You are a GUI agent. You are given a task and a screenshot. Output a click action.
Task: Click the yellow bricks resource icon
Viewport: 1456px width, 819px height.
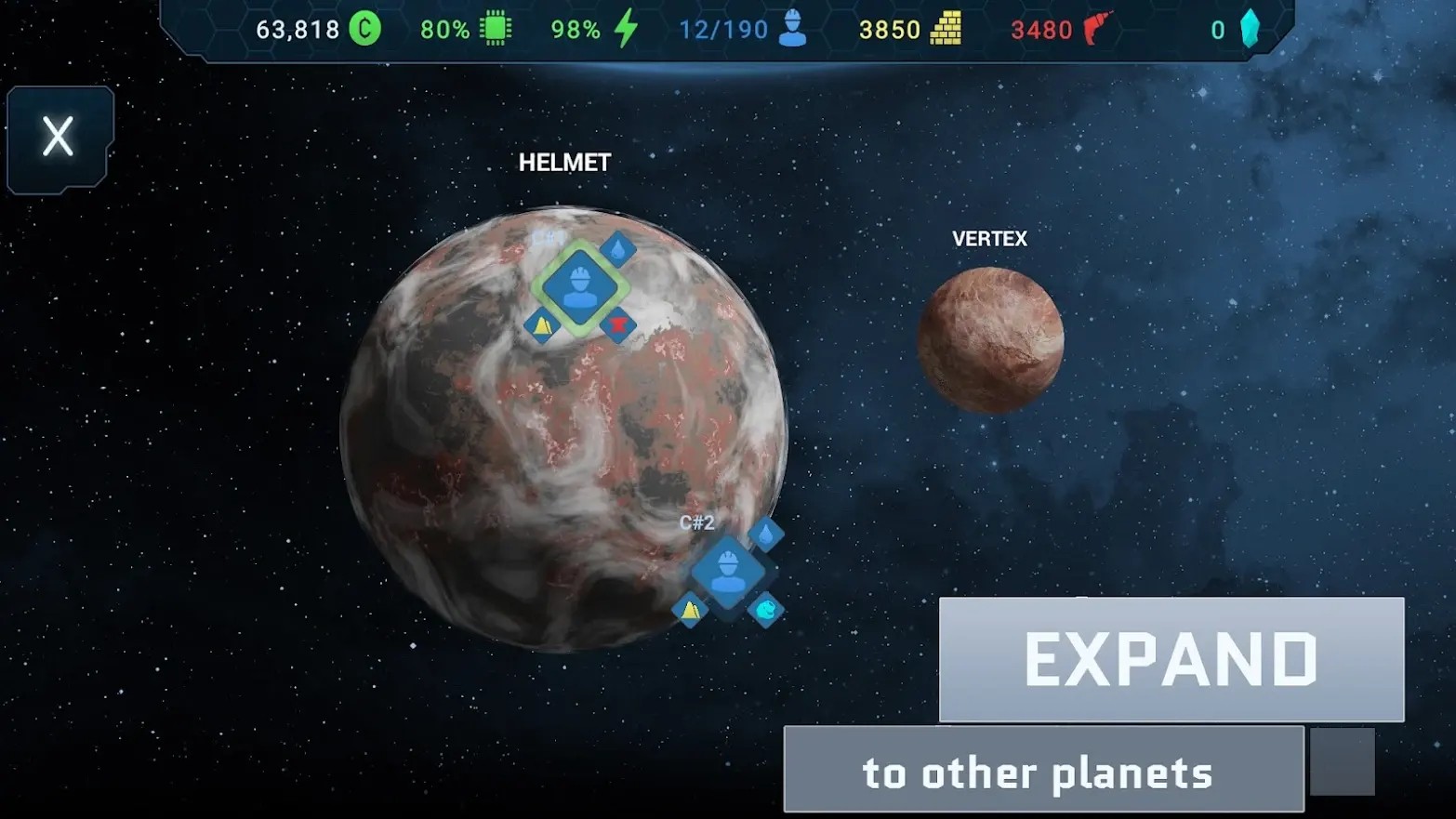942,29
